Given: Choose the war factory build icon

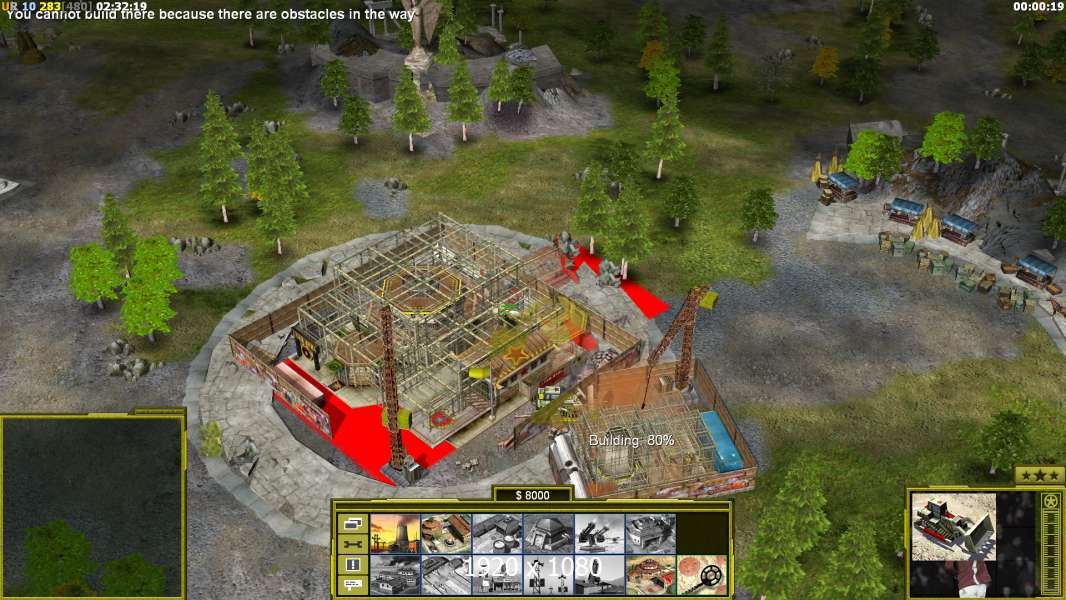Looking at the screenshot, I should click(650, 533).
